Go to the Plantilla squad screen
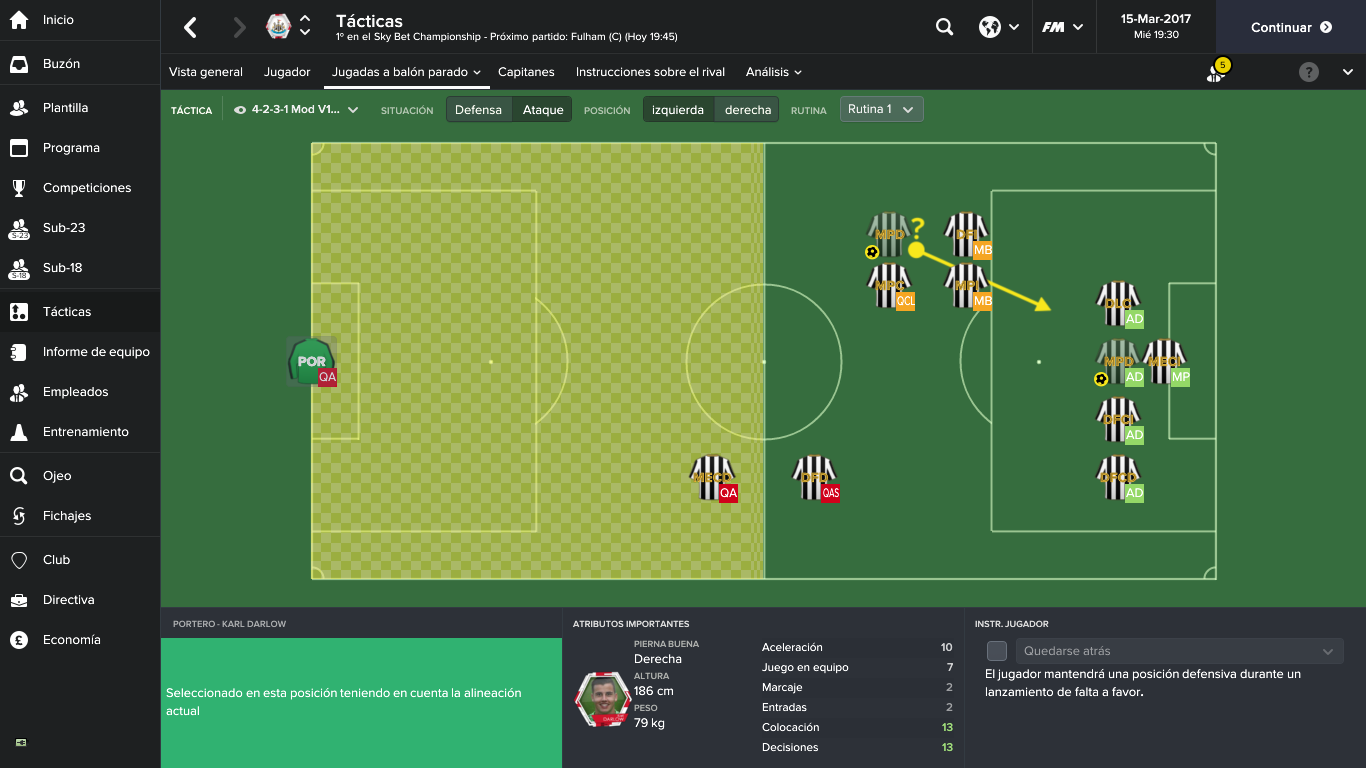The width and height of the screenshot is (1366, 768). (x=65, y=108)
